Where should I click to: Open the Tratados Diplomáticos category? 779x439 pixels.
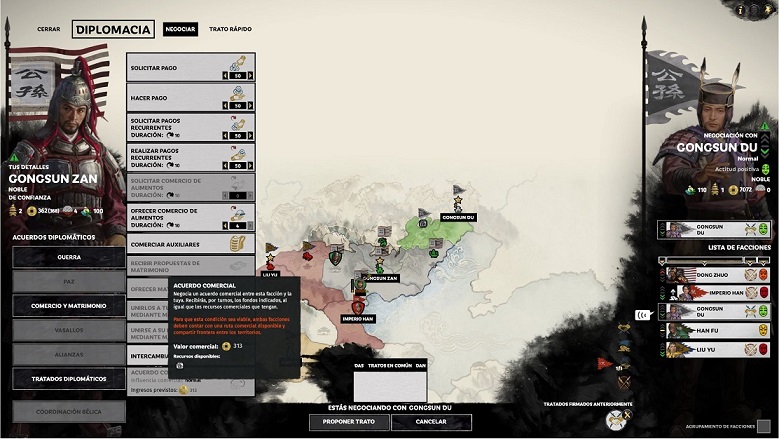[x=69, y=379]
